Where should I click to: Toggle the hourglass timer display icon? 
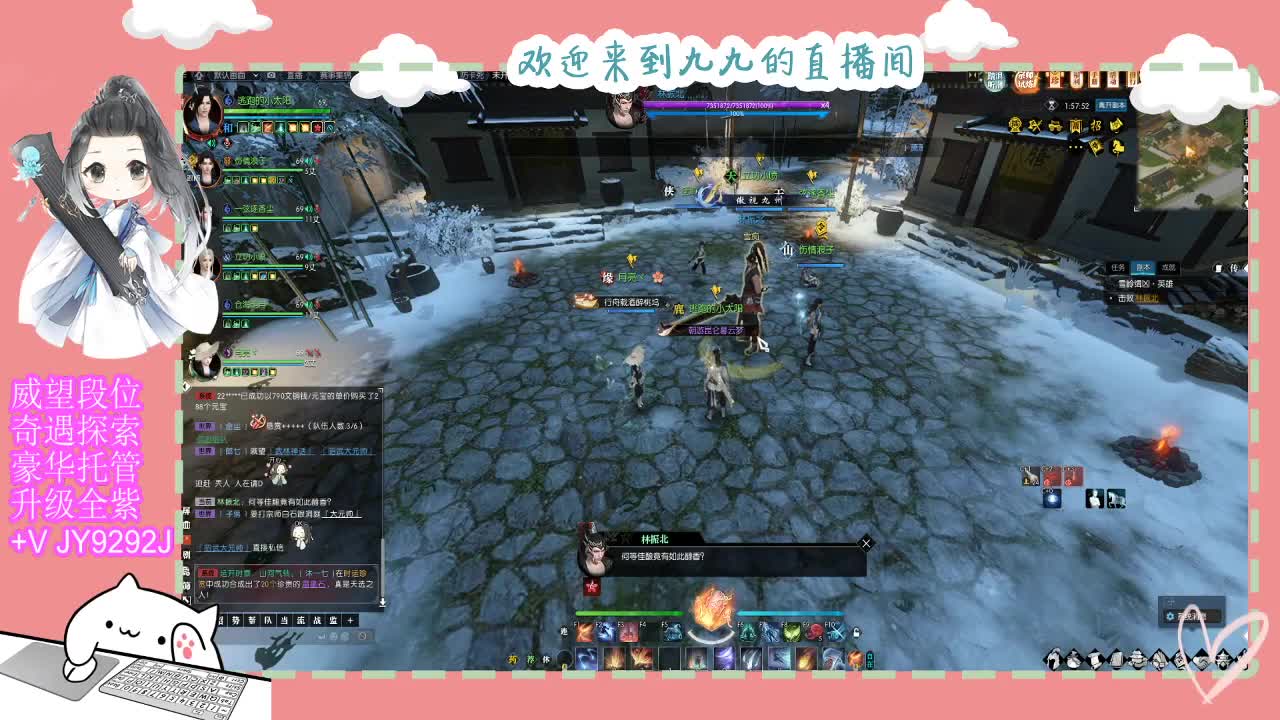click(1052, 106)
